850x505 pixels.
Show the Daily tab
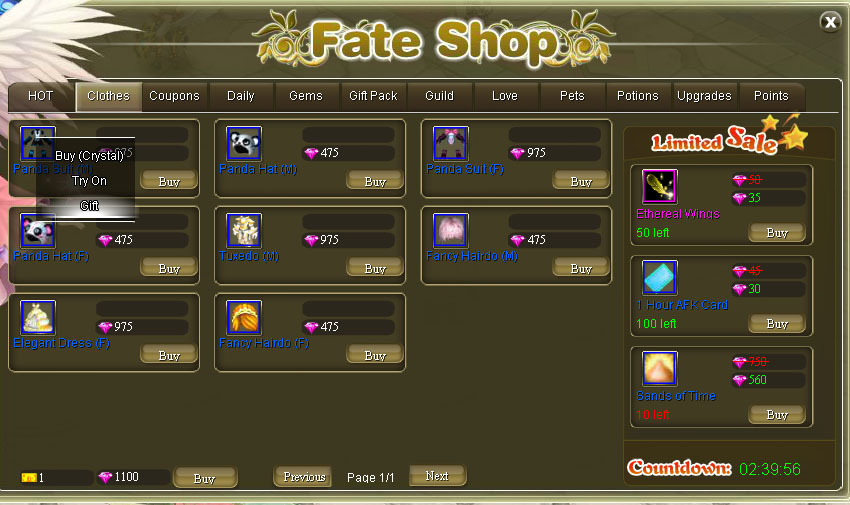click(241, 96)
